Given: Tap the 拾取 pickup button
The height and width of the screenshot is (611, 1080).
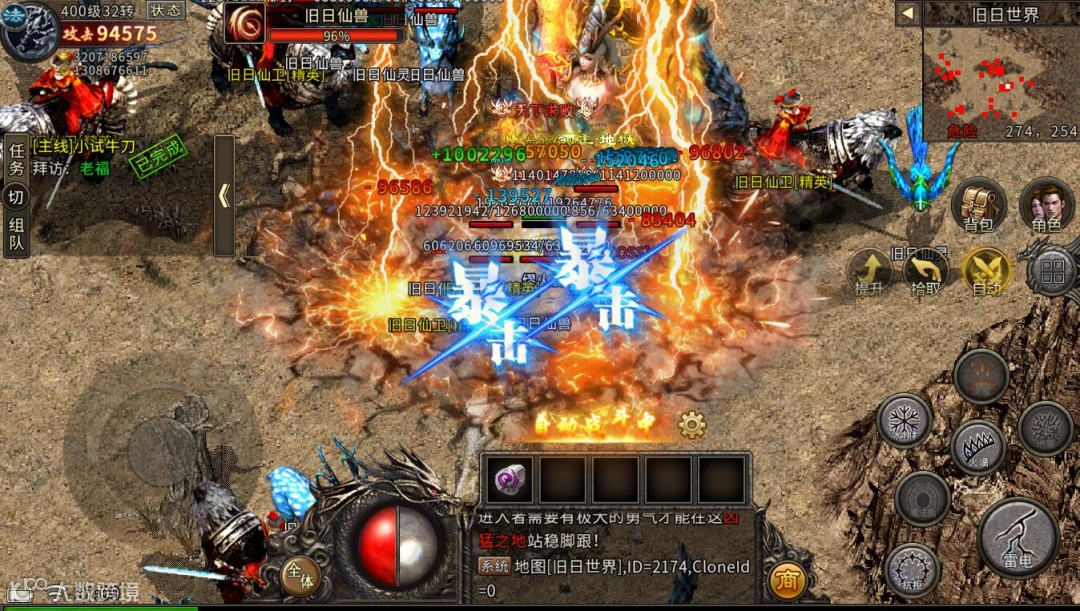Looking at the screenshot, I should [926, 271].
